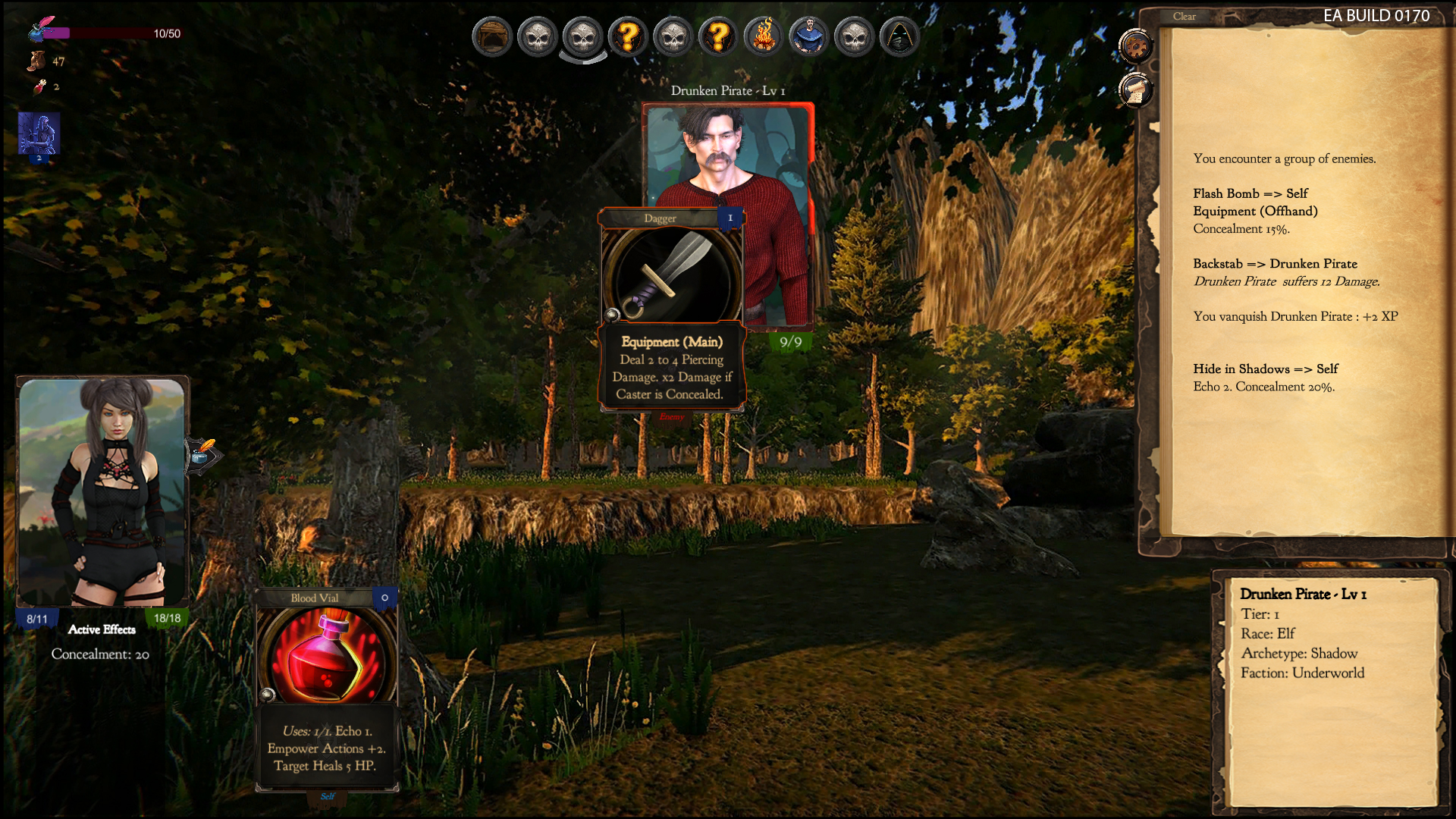The image size is (1456, 819).
Task: Open the settings gear icon beside the log
Action: [x=1135, y=45]
